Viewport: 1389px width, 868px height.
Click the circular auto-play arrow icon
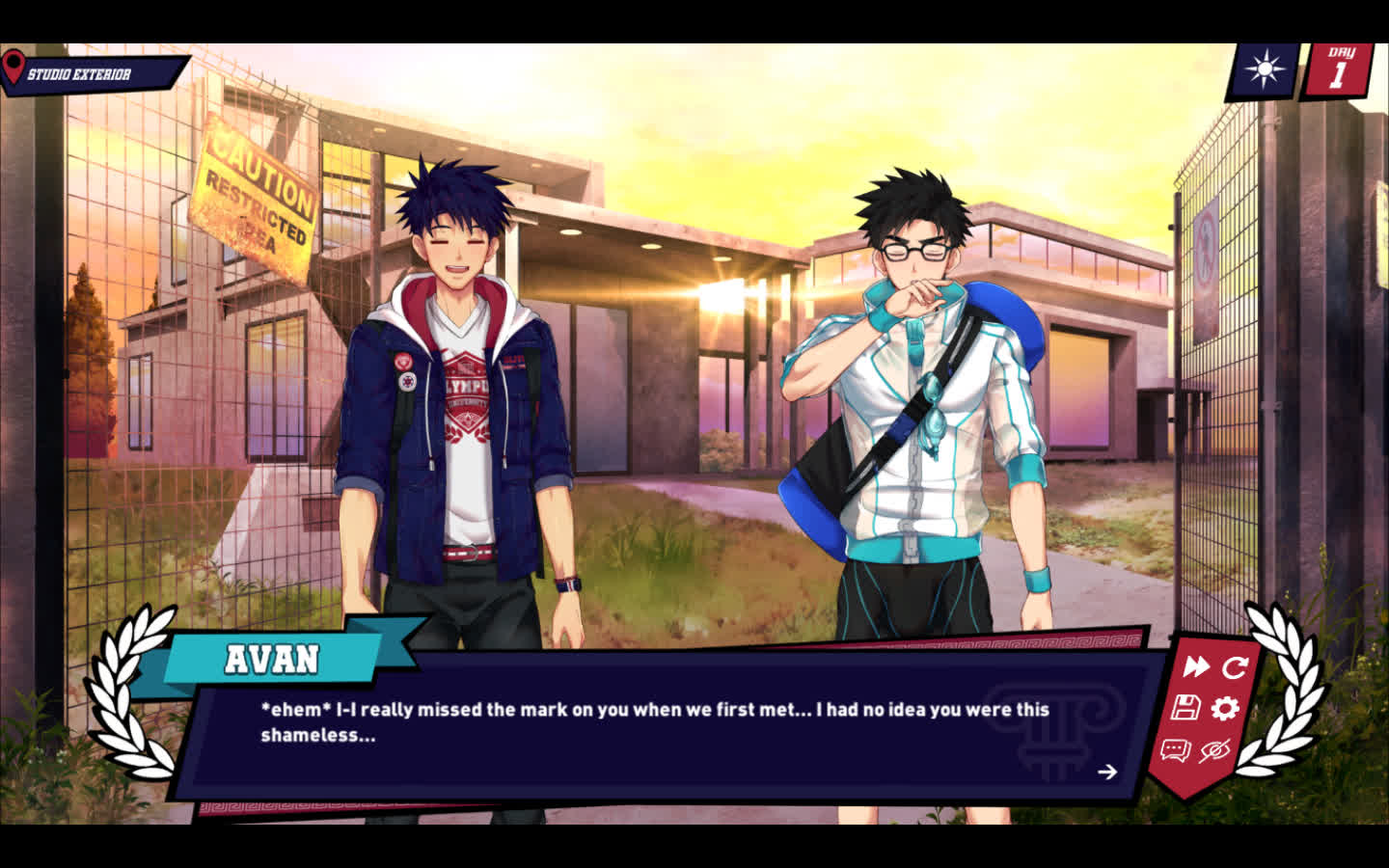[1235, 666]
